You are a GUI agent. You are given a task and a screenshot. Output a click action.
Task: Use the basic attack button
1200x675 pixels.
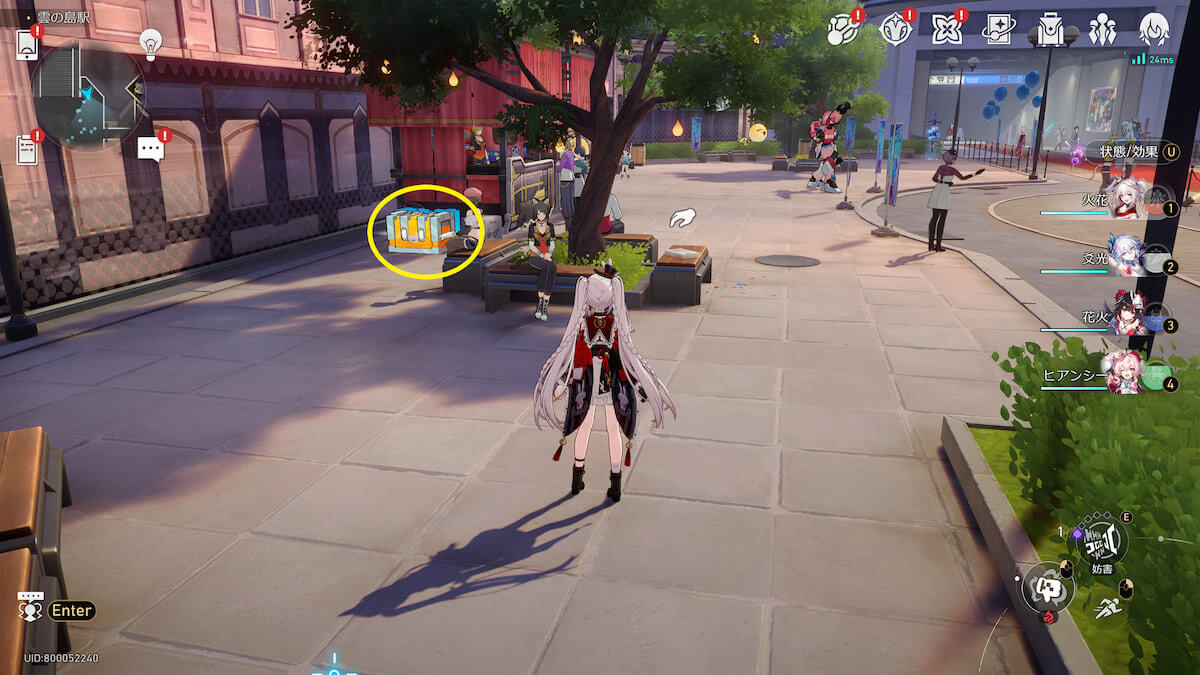tap(1046, 588)
